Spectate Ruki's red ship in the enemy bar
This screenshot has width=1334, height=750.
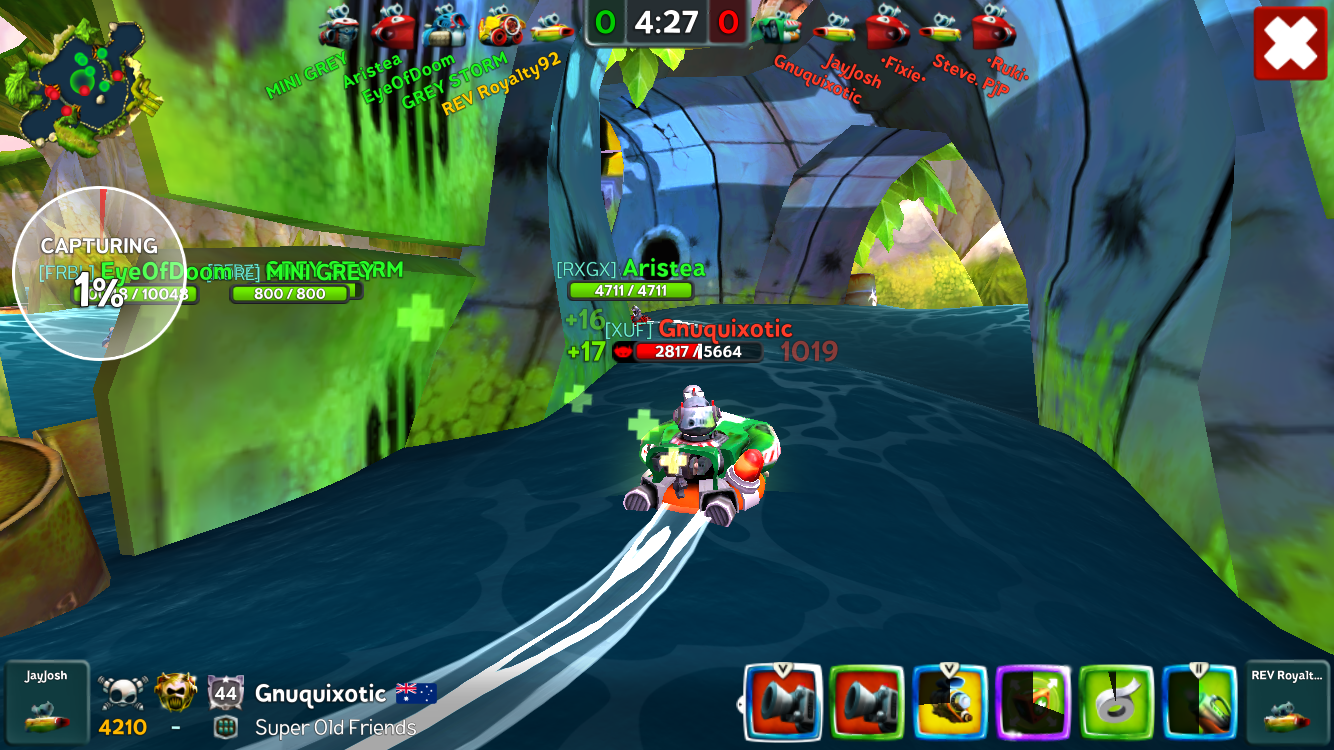tap(993, 27)
